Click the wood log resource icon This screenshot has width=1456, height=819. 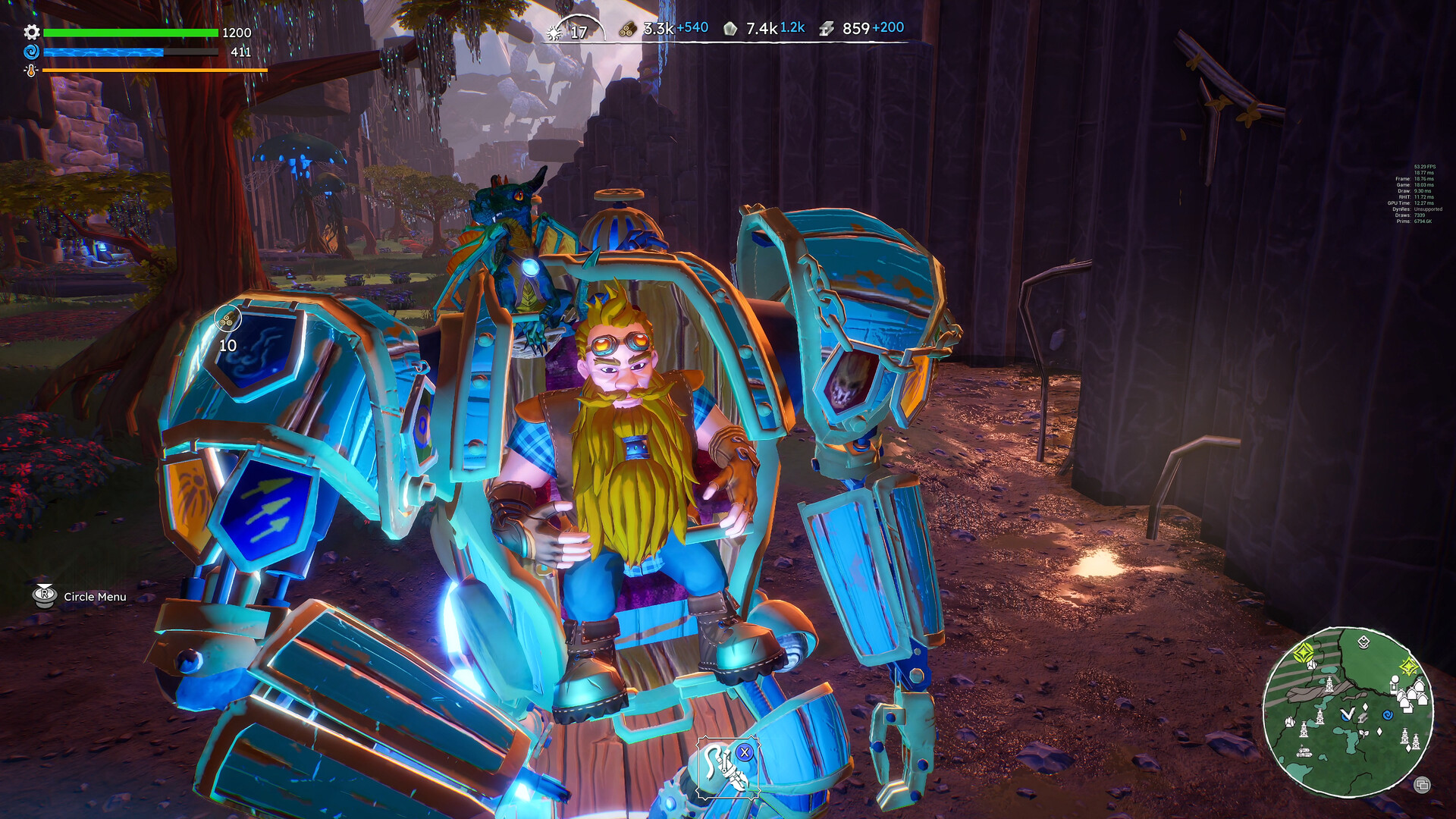(627, 28)
